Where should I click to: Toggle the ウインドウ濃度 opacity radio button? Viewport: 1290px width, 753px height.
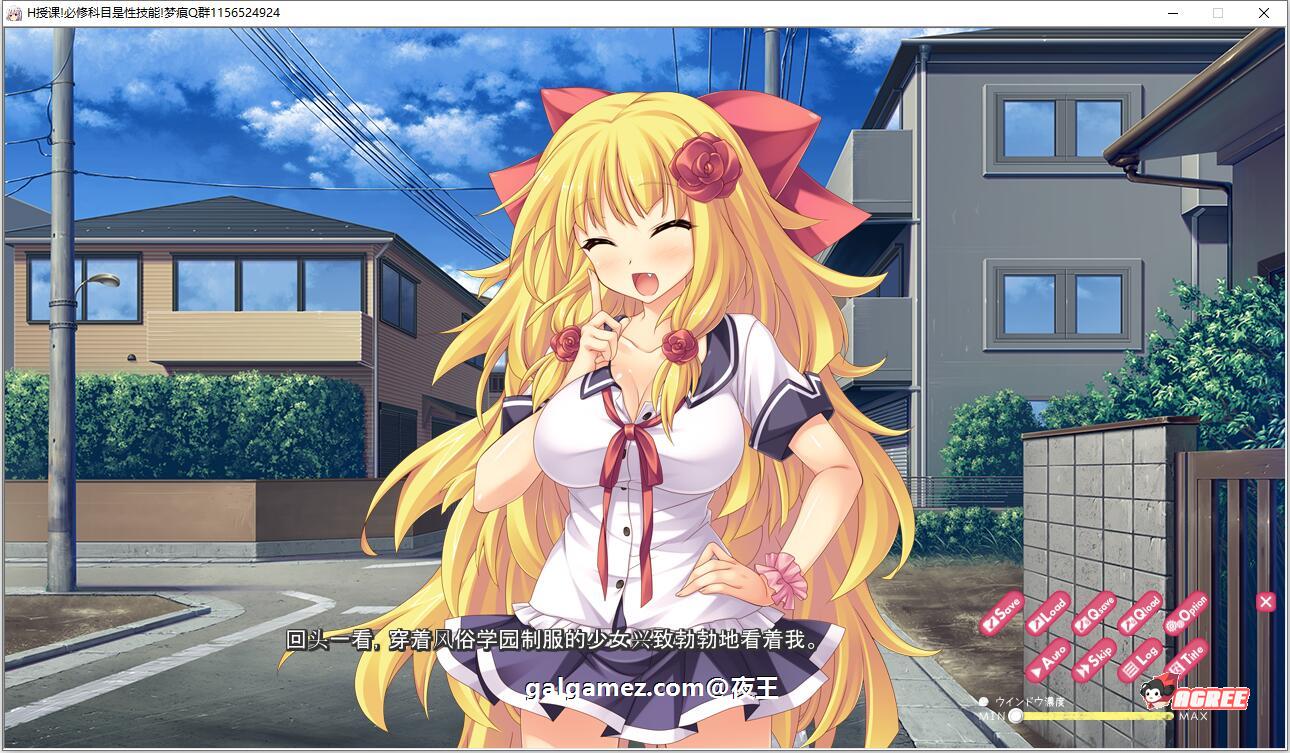pos(985,701)
